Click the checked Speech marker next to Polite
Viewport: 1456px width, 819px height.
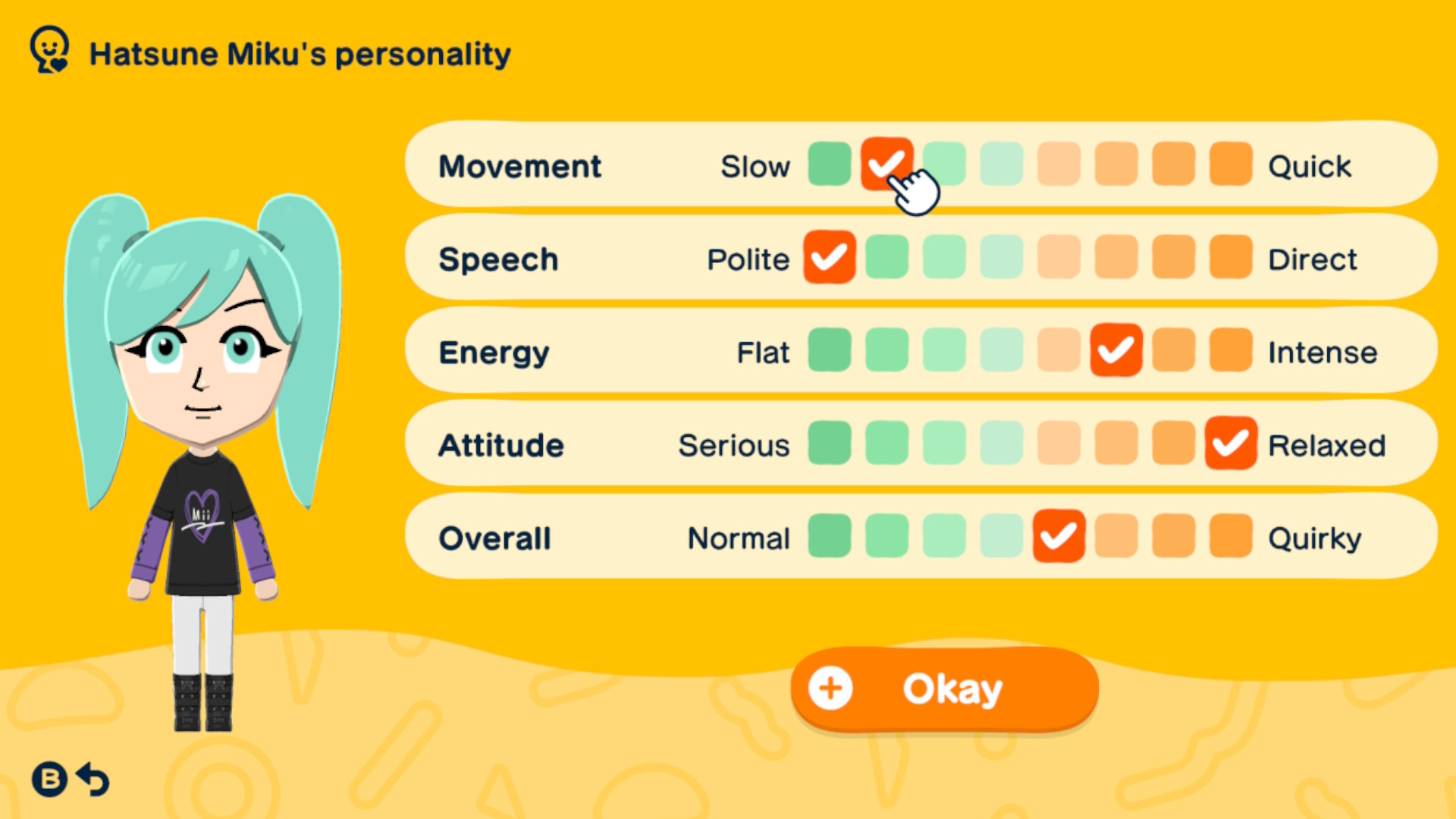(829, 258)
